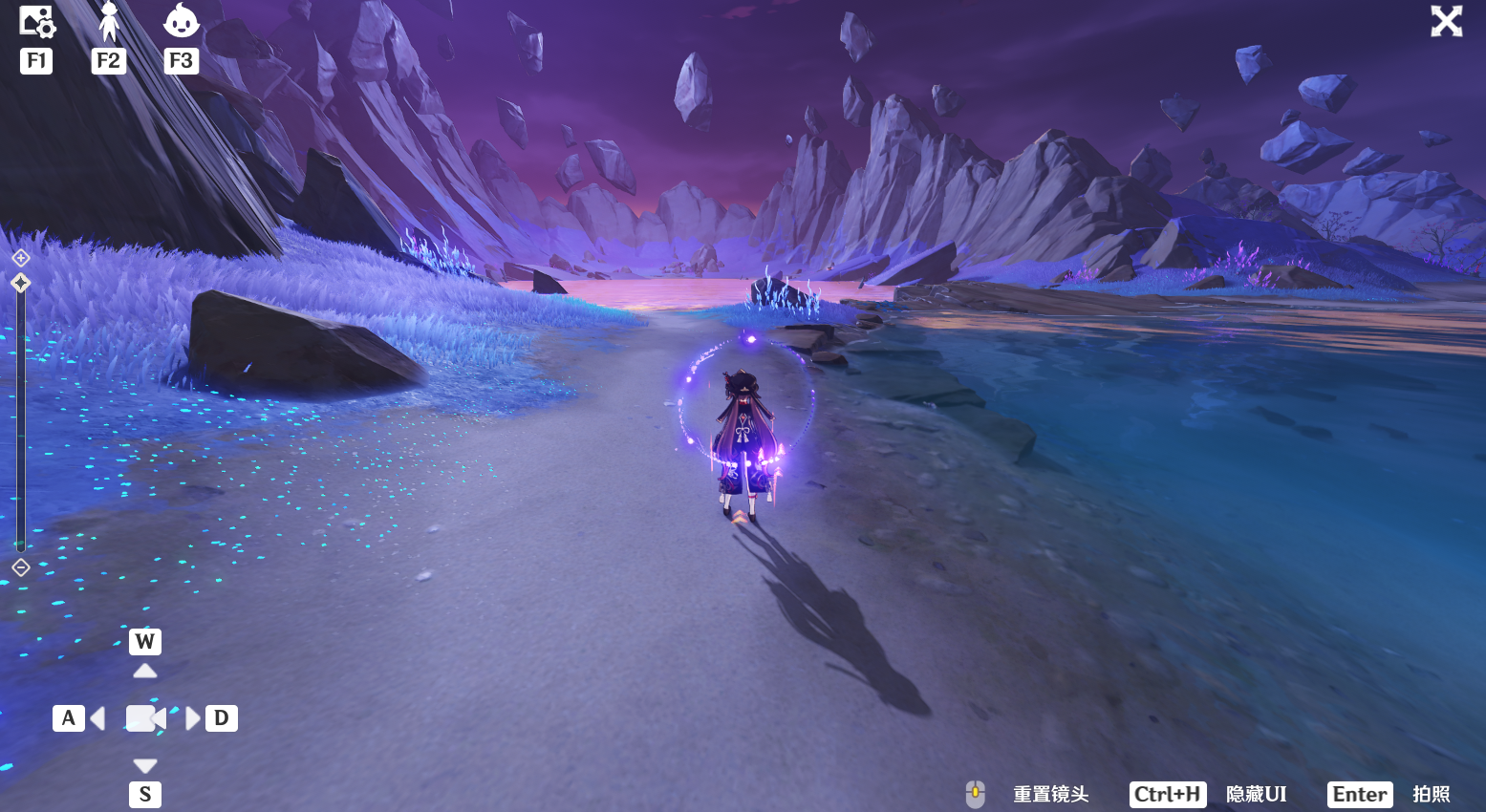Open the facial expression options icon
The image size is (1486, 812).
[x=181, y=22]
